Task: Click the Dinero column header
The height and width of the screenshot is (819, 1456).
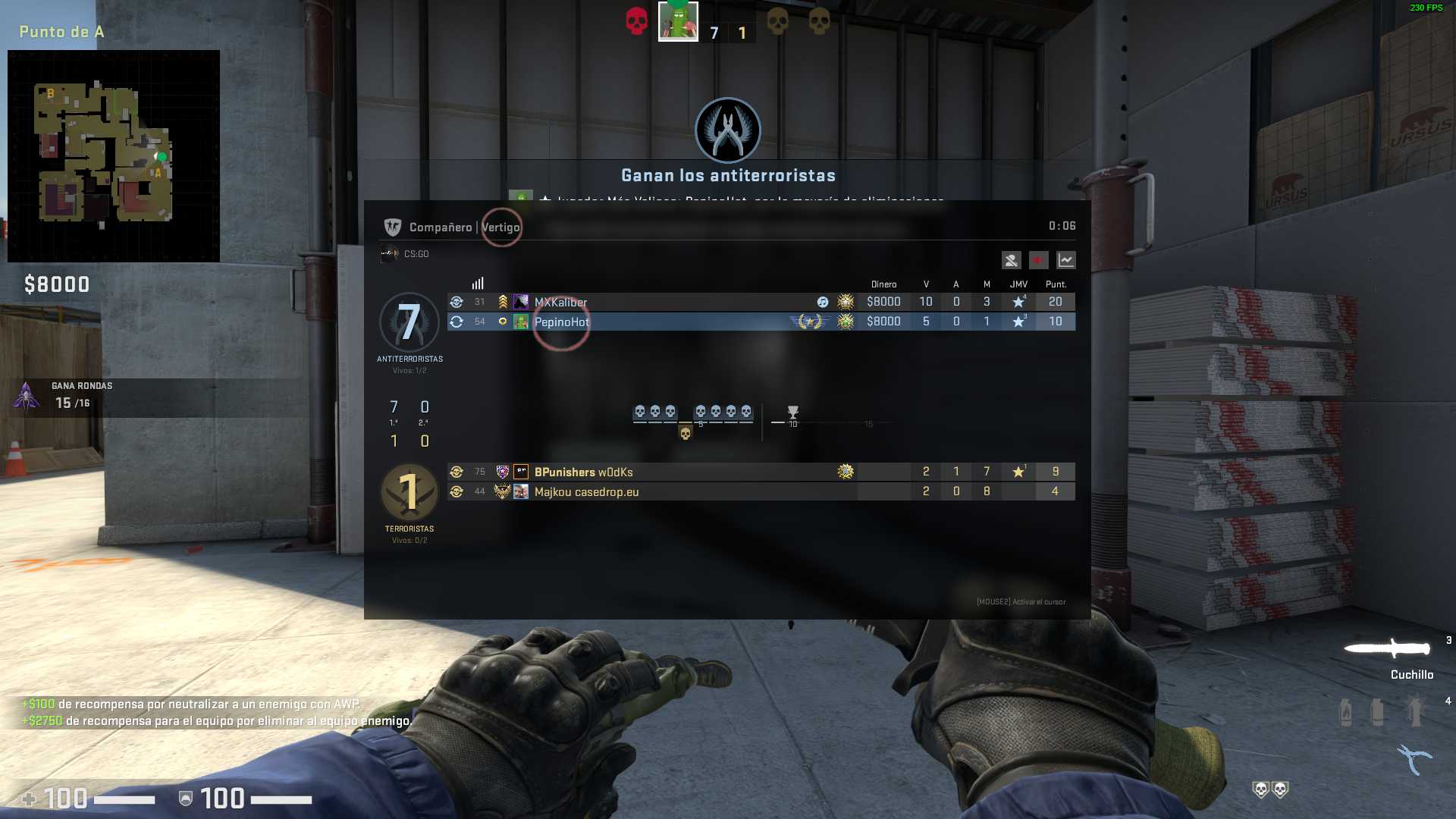Action: pos(883,284)
